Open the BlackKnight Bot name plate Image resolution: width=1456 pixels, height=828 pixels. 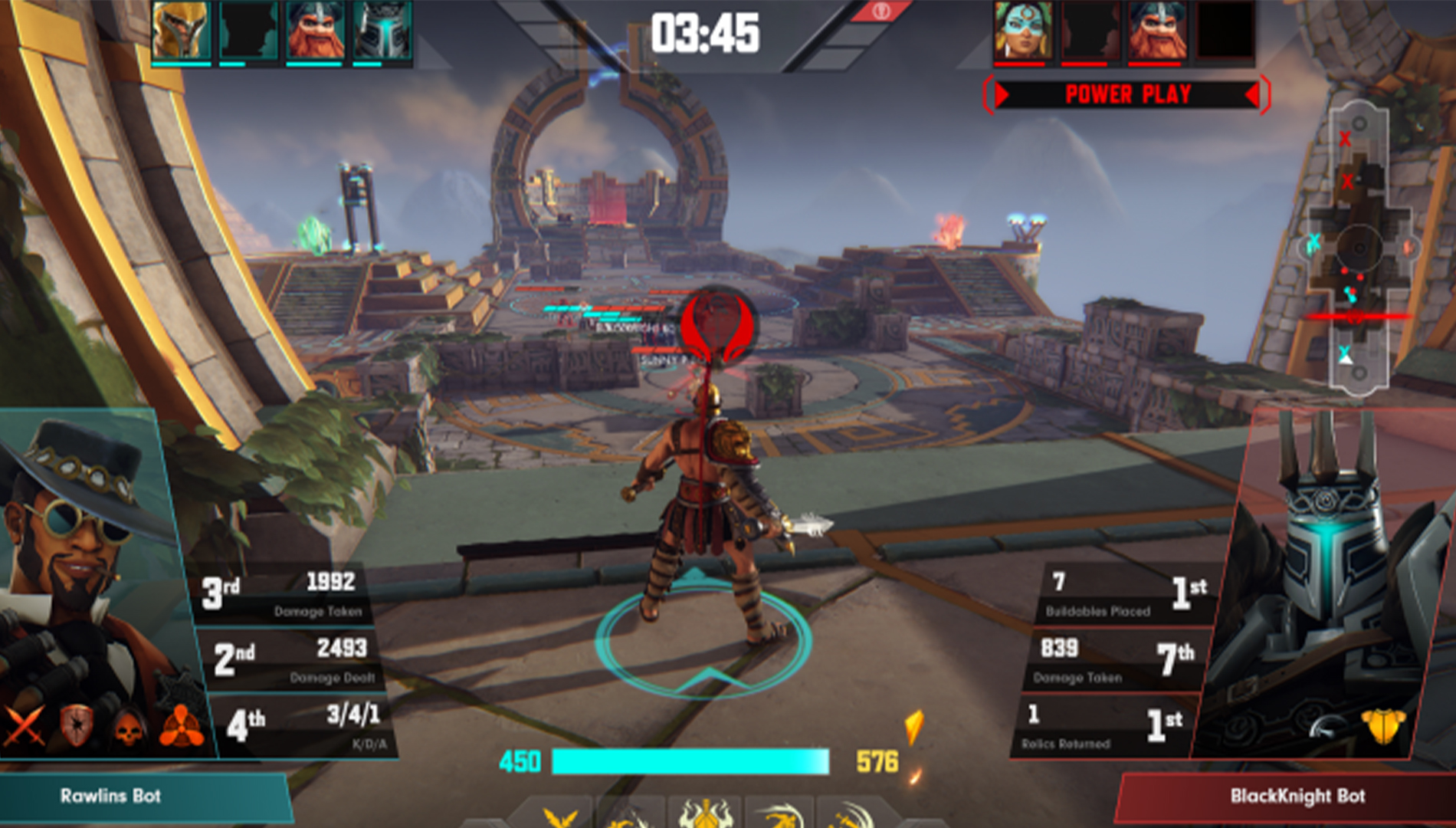(1297, 796)
